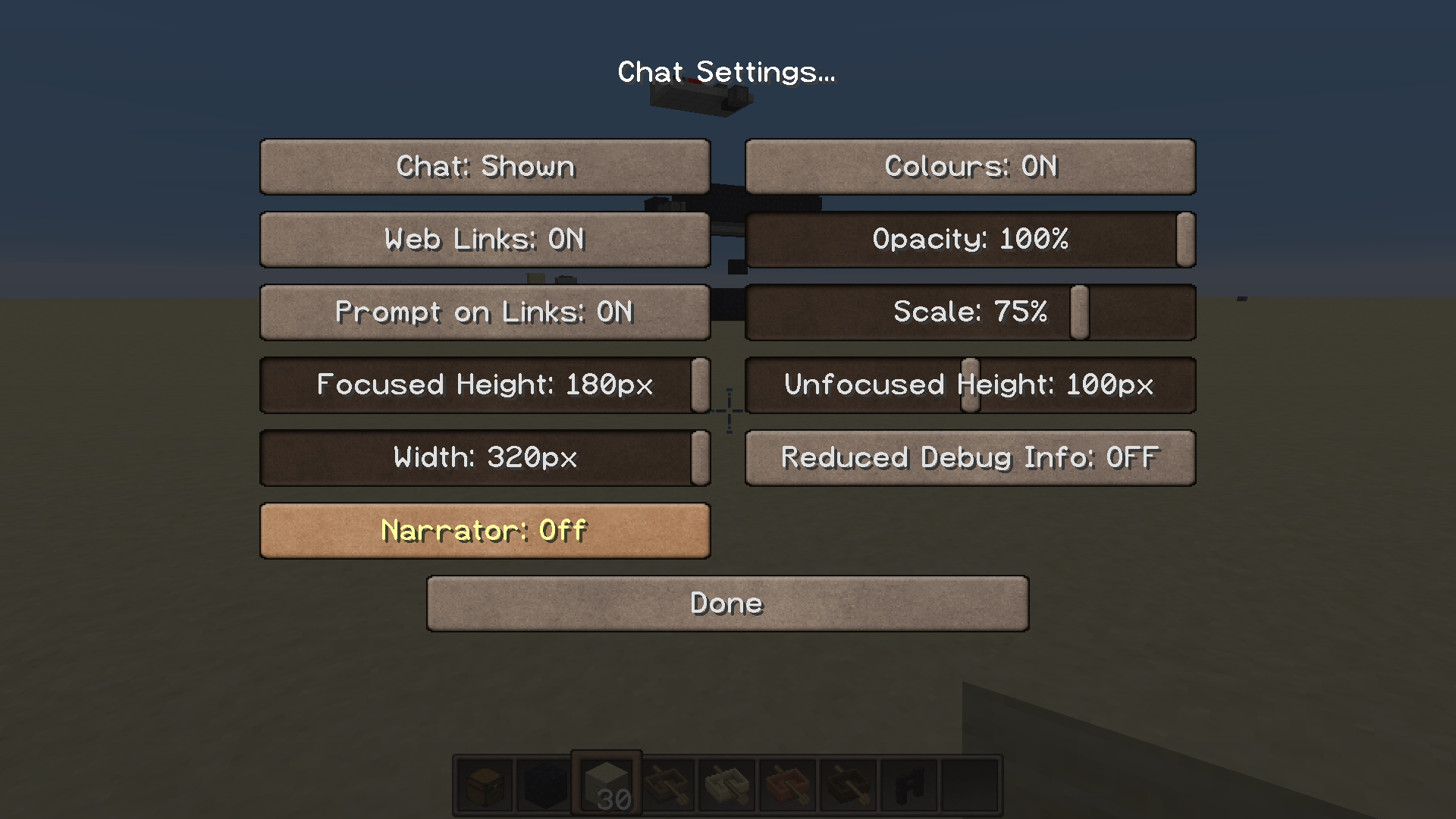This screenshot has height=819, width=1456.
Task: Turn the Narrator setting on
Action: [485, 530]
